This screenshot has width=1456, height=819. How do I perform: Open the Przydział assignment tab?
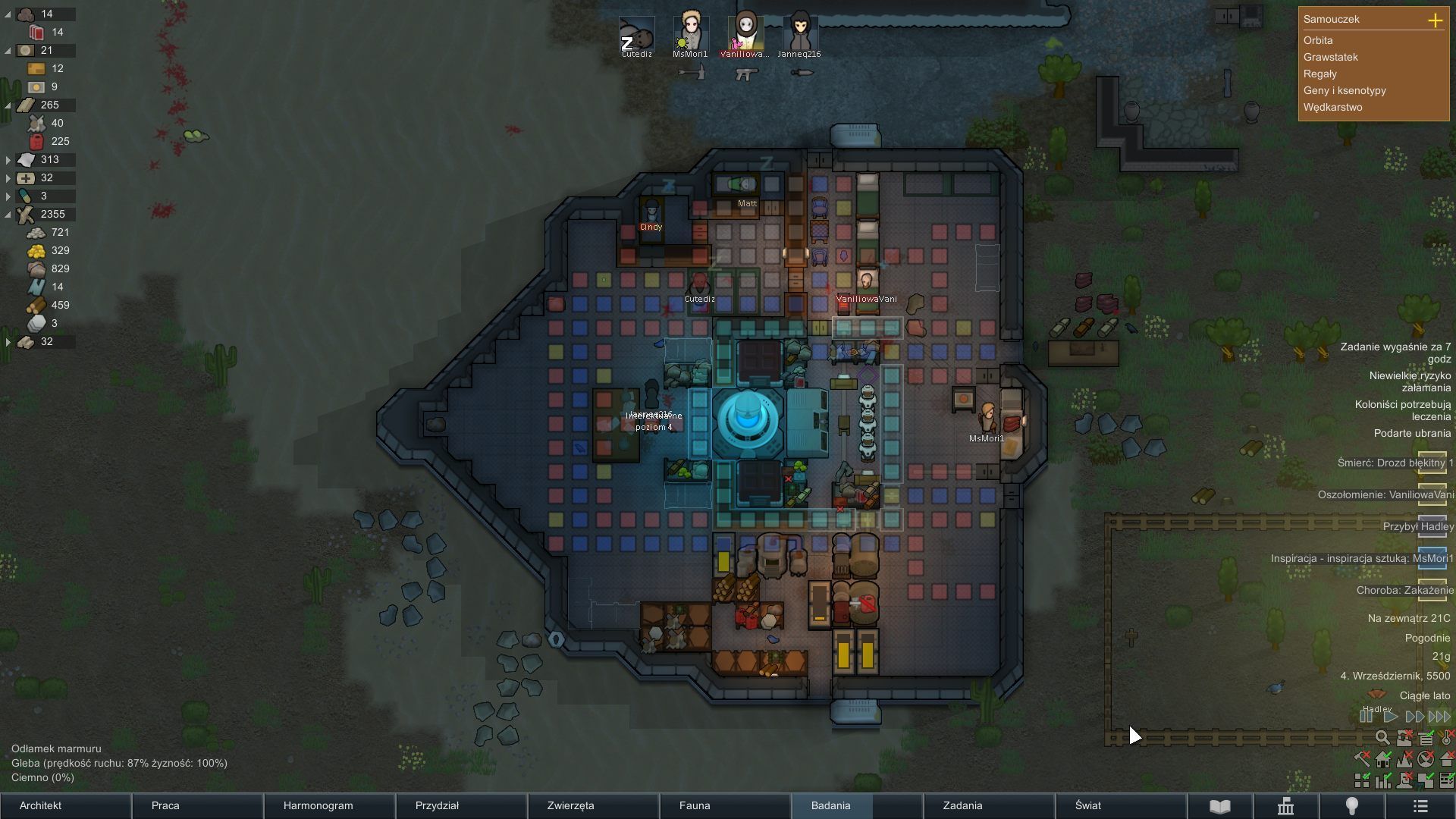[437, 805]
